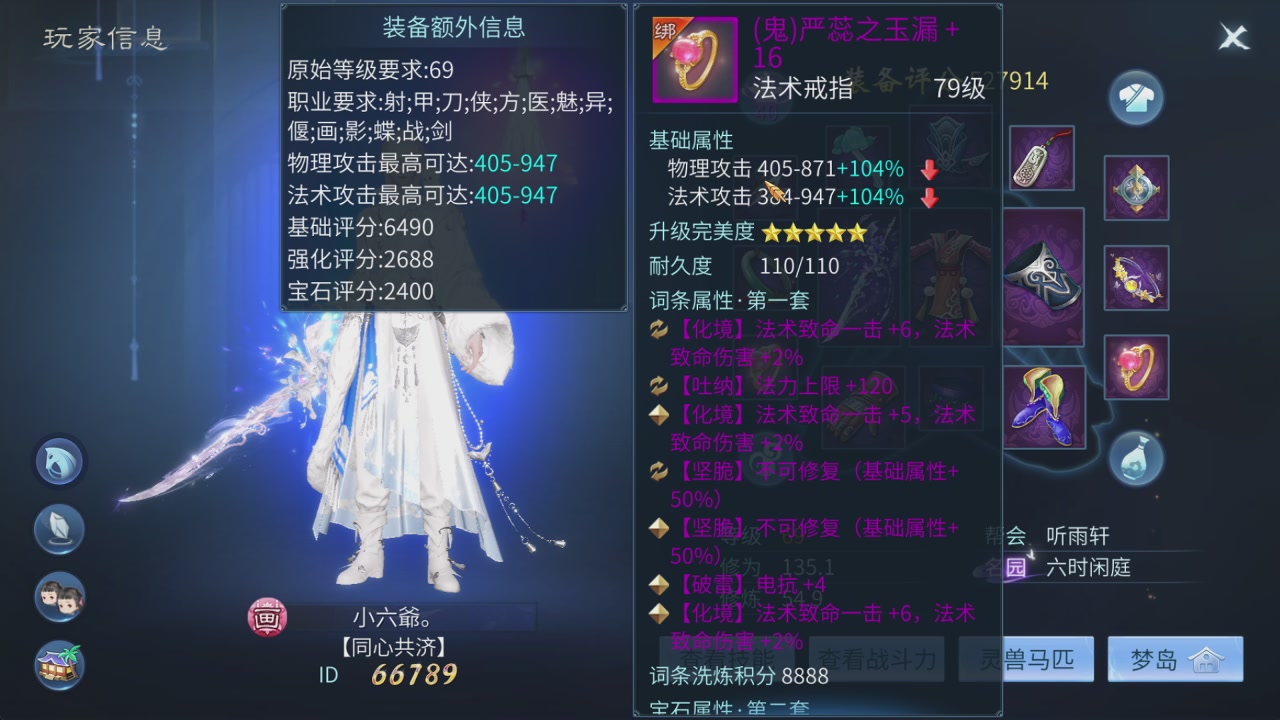1280x720 pixels.
Task: Click the bound 严蕊之玉漏 ring icon
Action: tap(694, 59)
